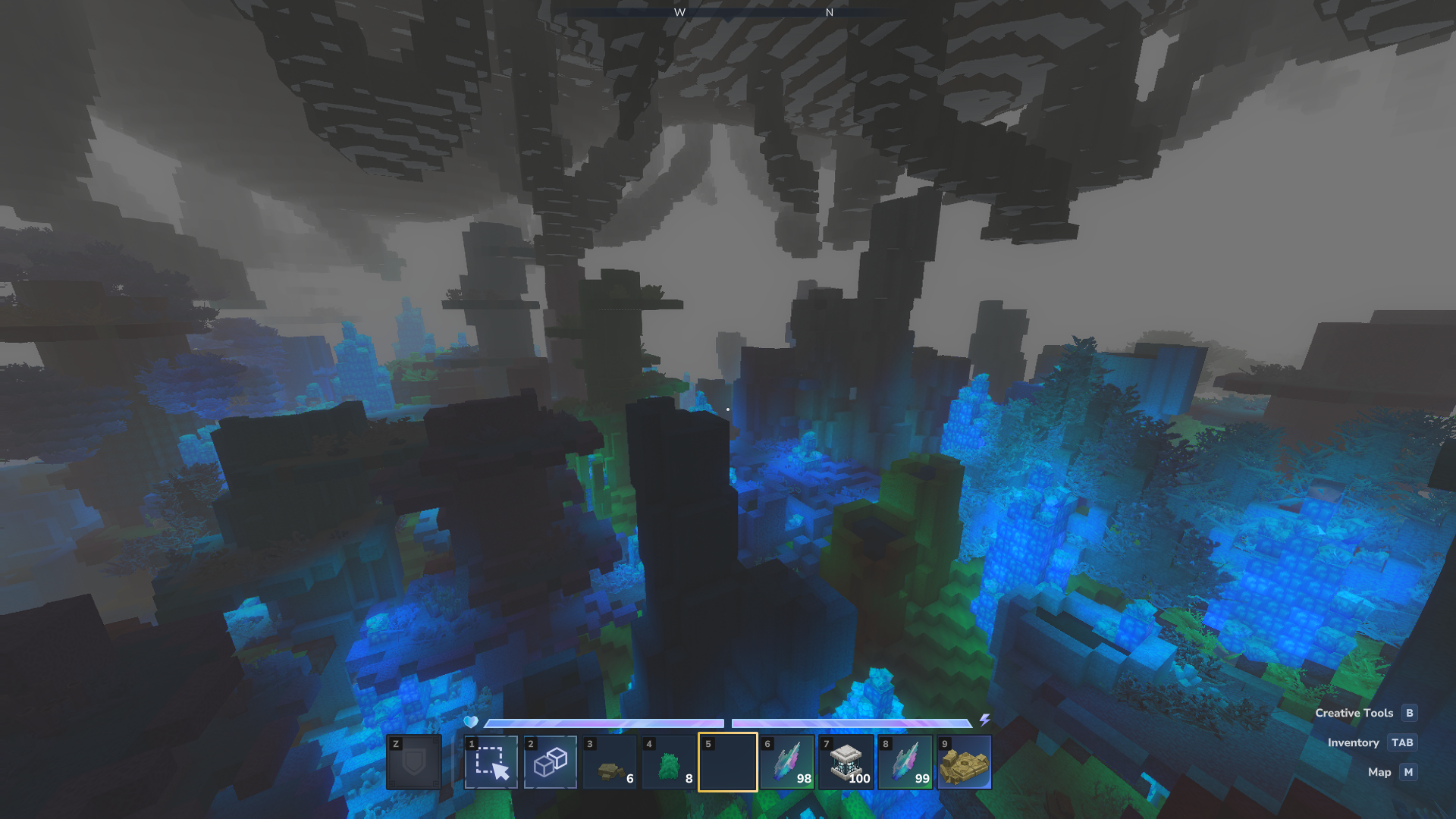Open the Inventory via the TAB button

click(x=1402, y=742)
